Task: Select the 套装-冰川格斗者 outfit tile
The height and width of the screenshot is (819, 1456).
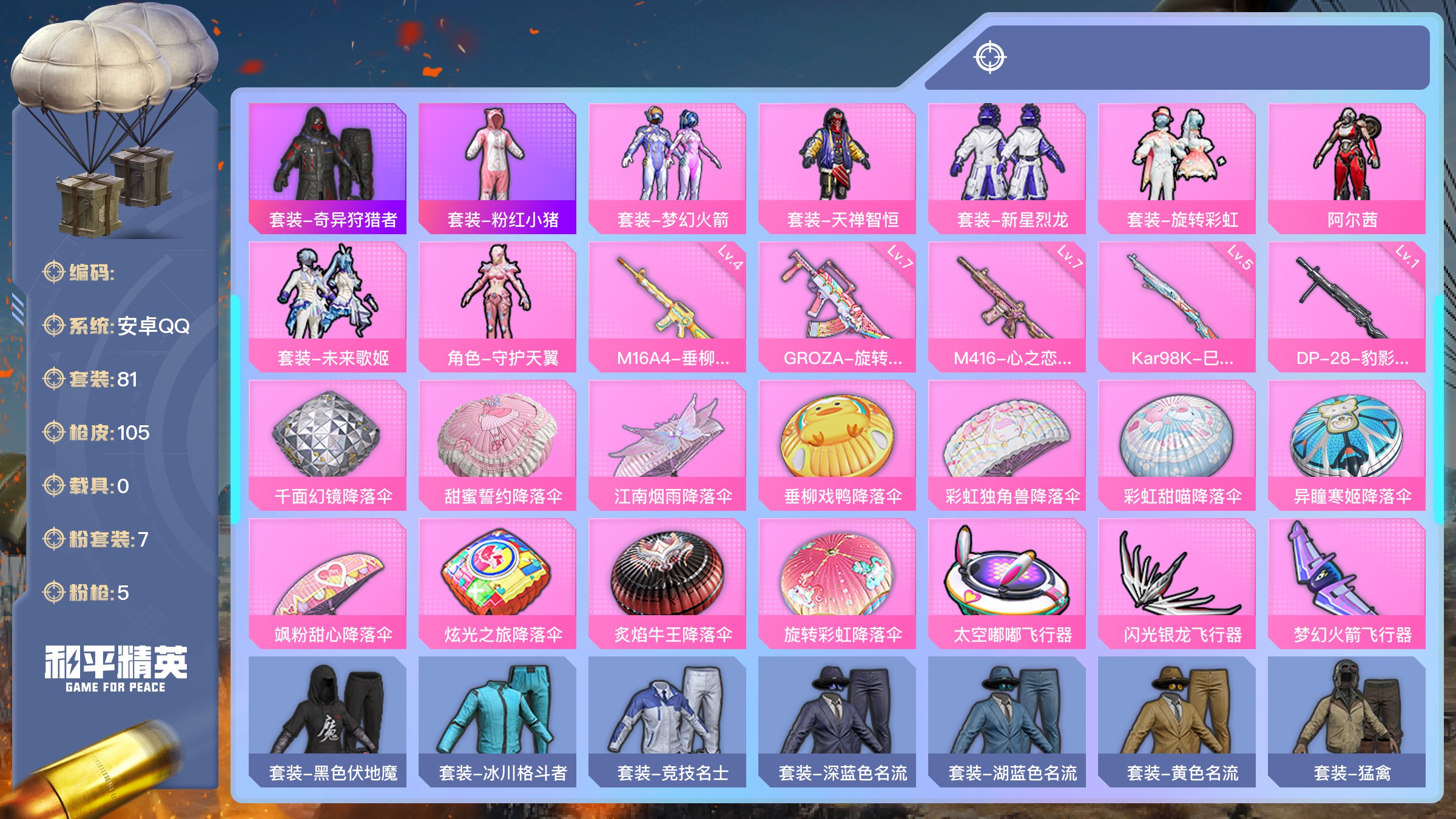Action: pos(497,721)
